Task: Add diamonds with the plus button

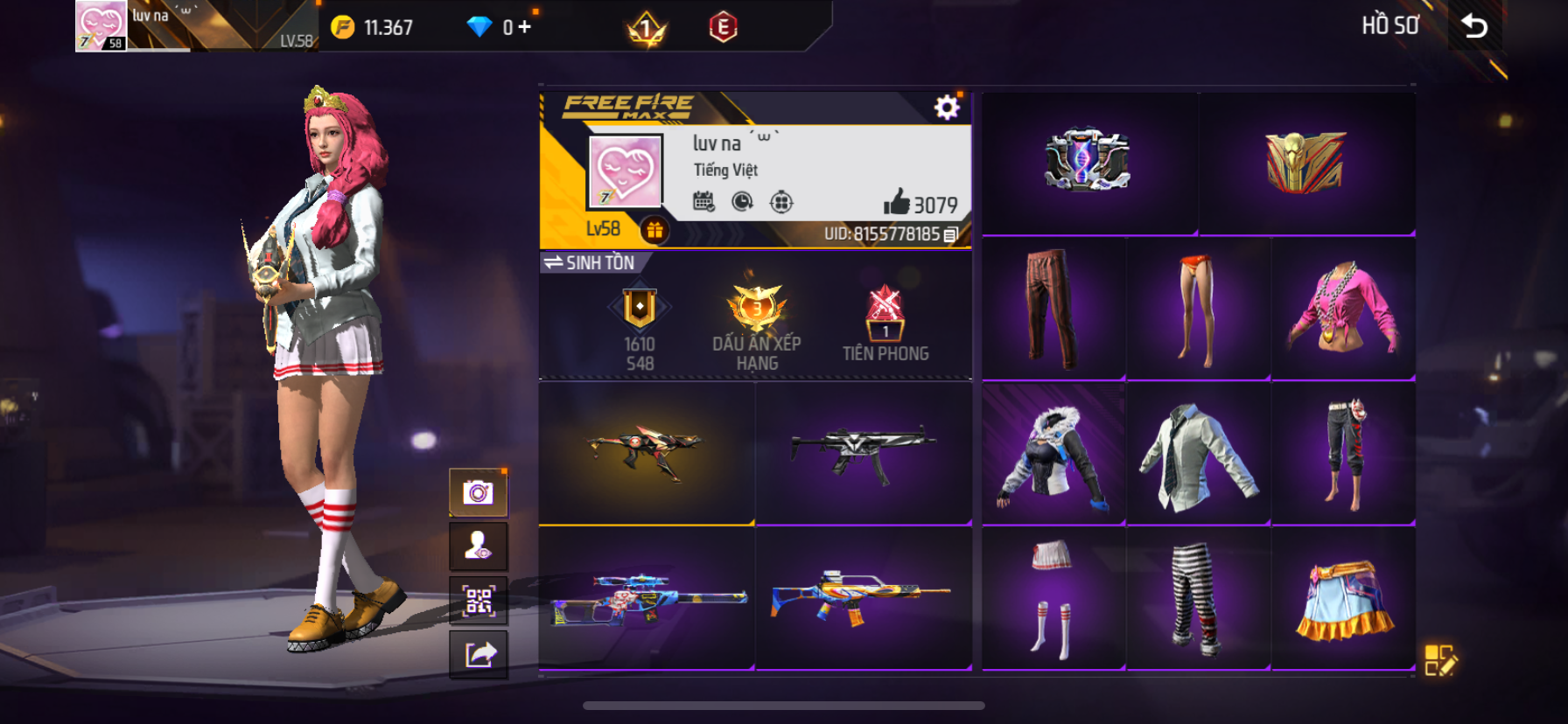Action: (524, 27)
